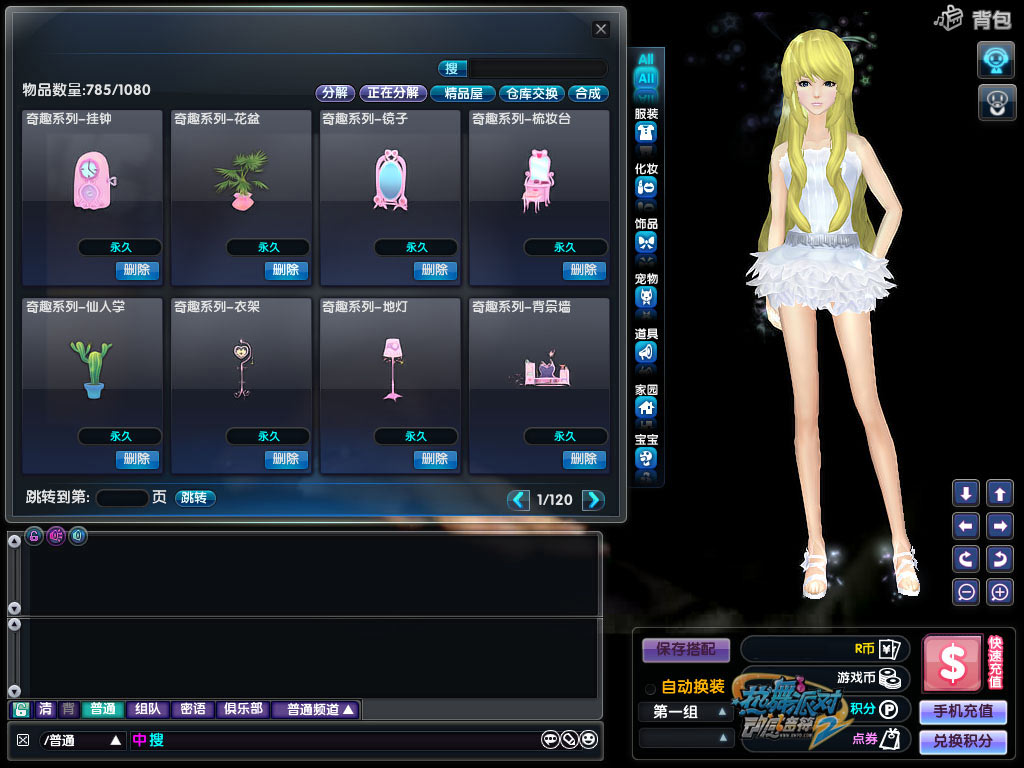
Task: Switch to the 宠物 pet category
Action: (646, 297)
